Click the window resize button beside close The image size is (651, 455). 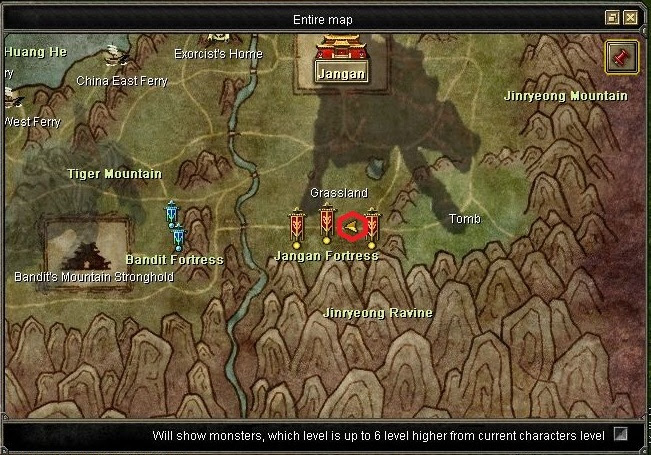[x=612, y=18]
